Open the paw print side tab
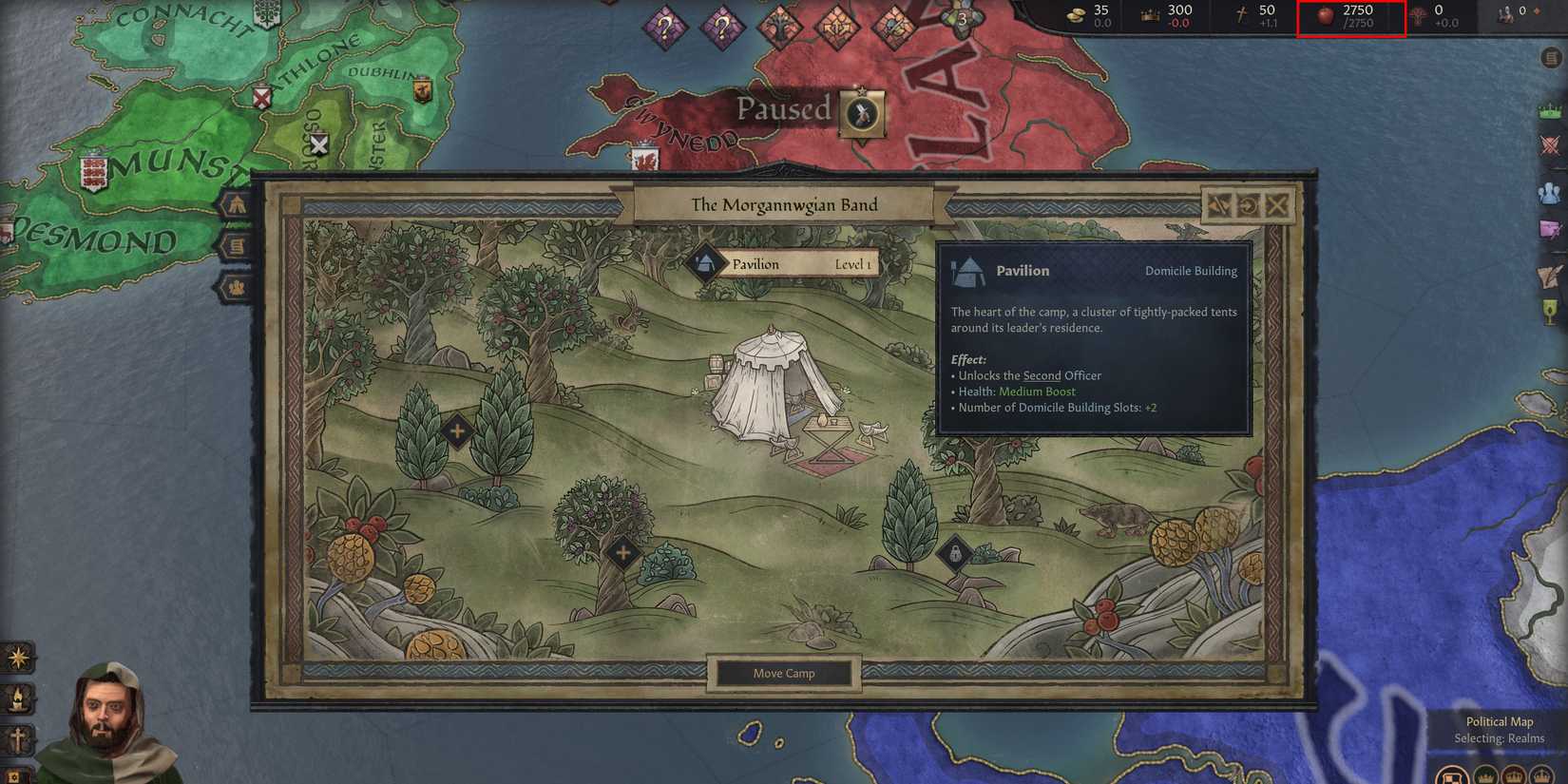1568x784 pixels. (x=236, y=287)
